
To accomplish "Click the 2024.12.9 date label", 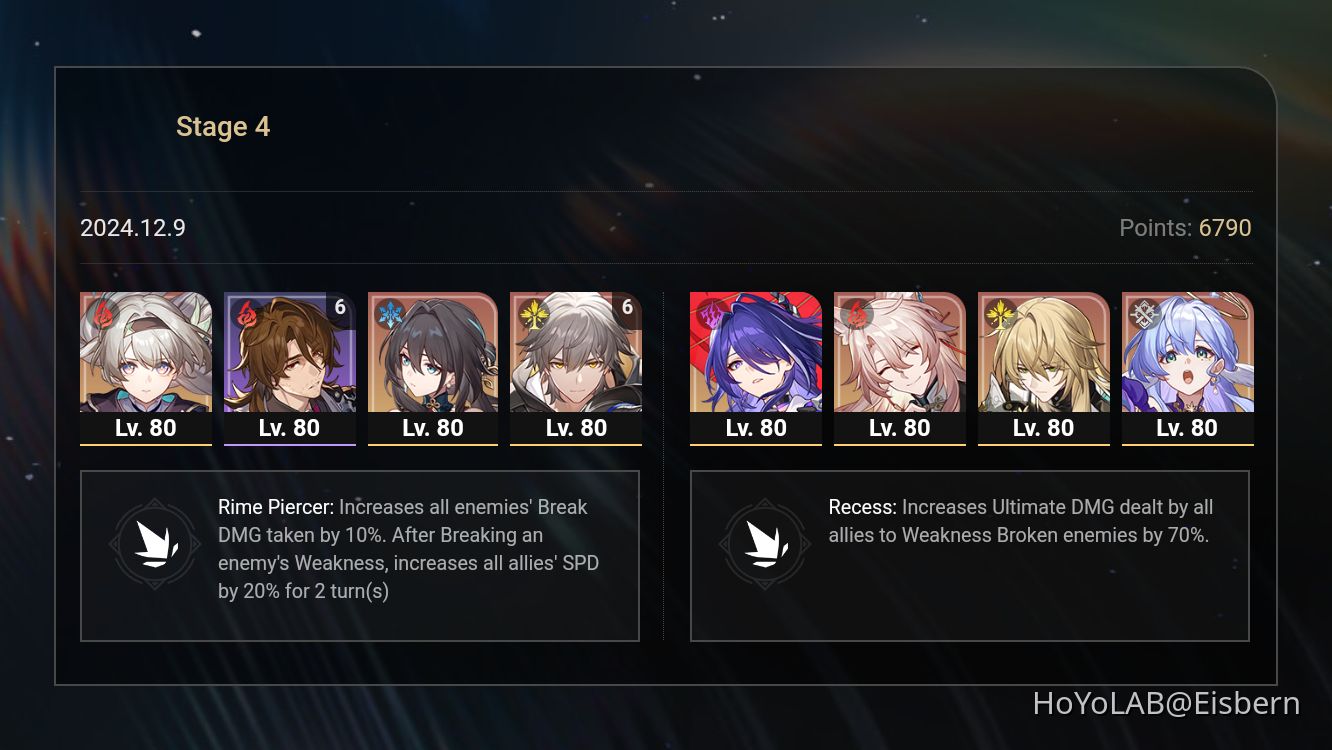I will 132,228.
